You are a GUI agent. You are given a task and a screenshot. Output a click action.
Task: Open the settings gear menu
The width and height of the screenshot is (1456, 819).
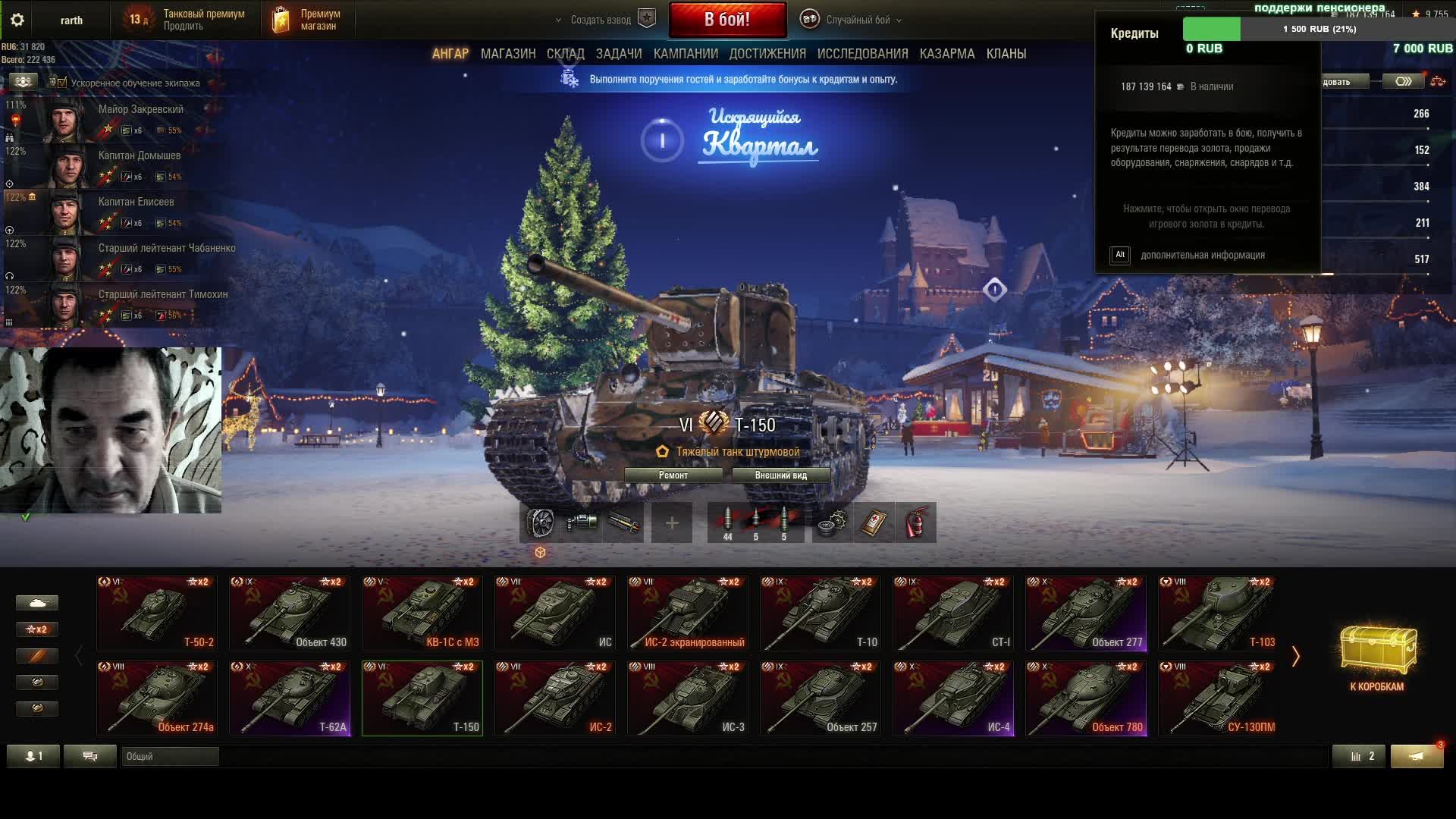17,20
